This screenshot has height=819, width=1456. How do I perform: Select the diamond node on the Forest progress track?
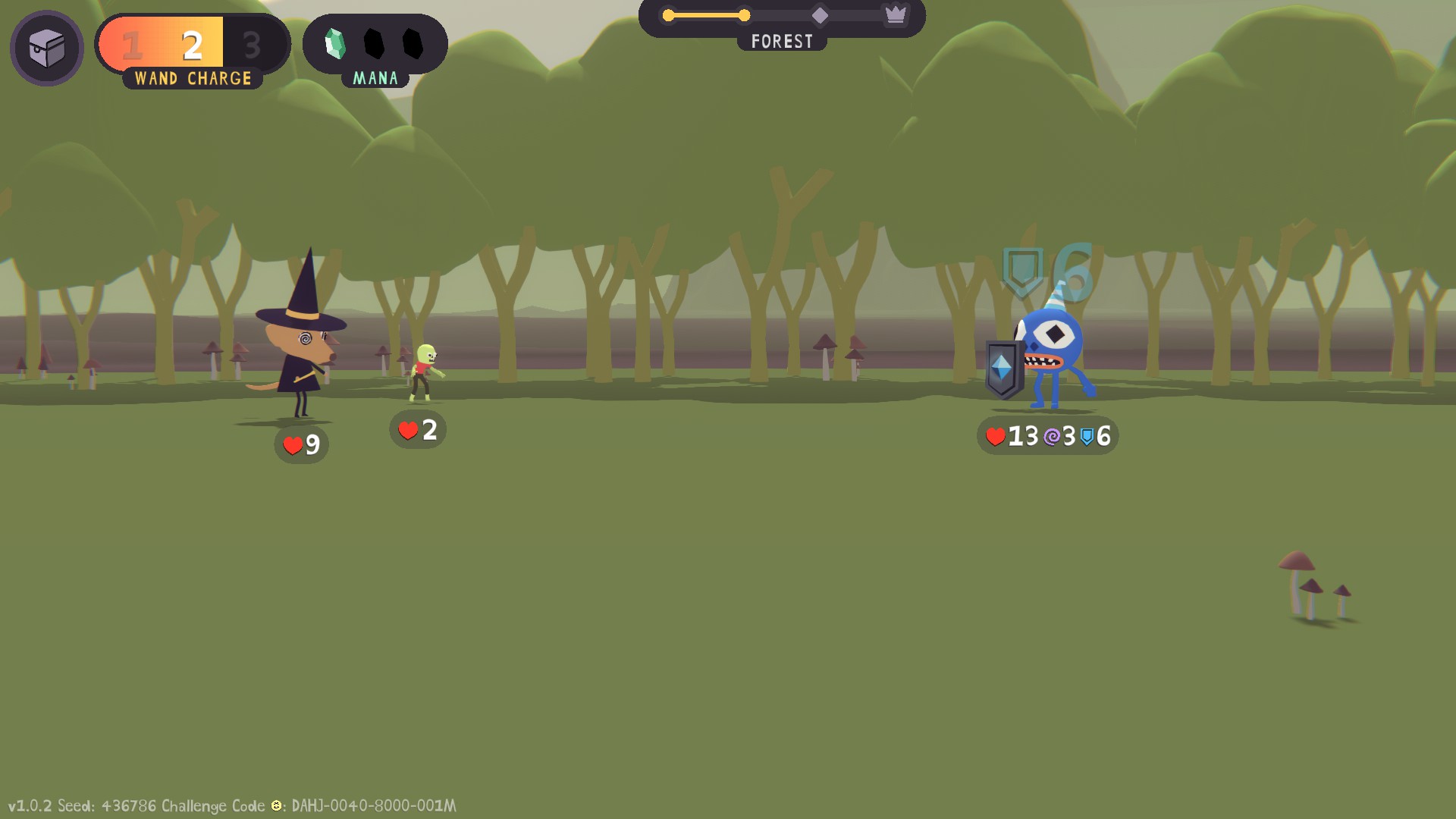[820, 15]
